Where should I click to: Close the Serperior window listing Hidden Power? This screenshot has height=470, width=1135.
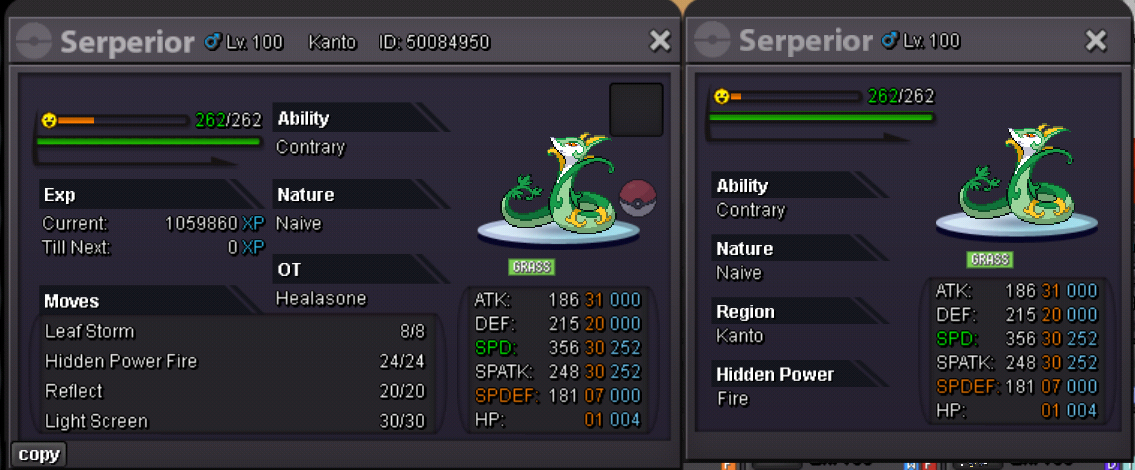(x=1096, y=41)
